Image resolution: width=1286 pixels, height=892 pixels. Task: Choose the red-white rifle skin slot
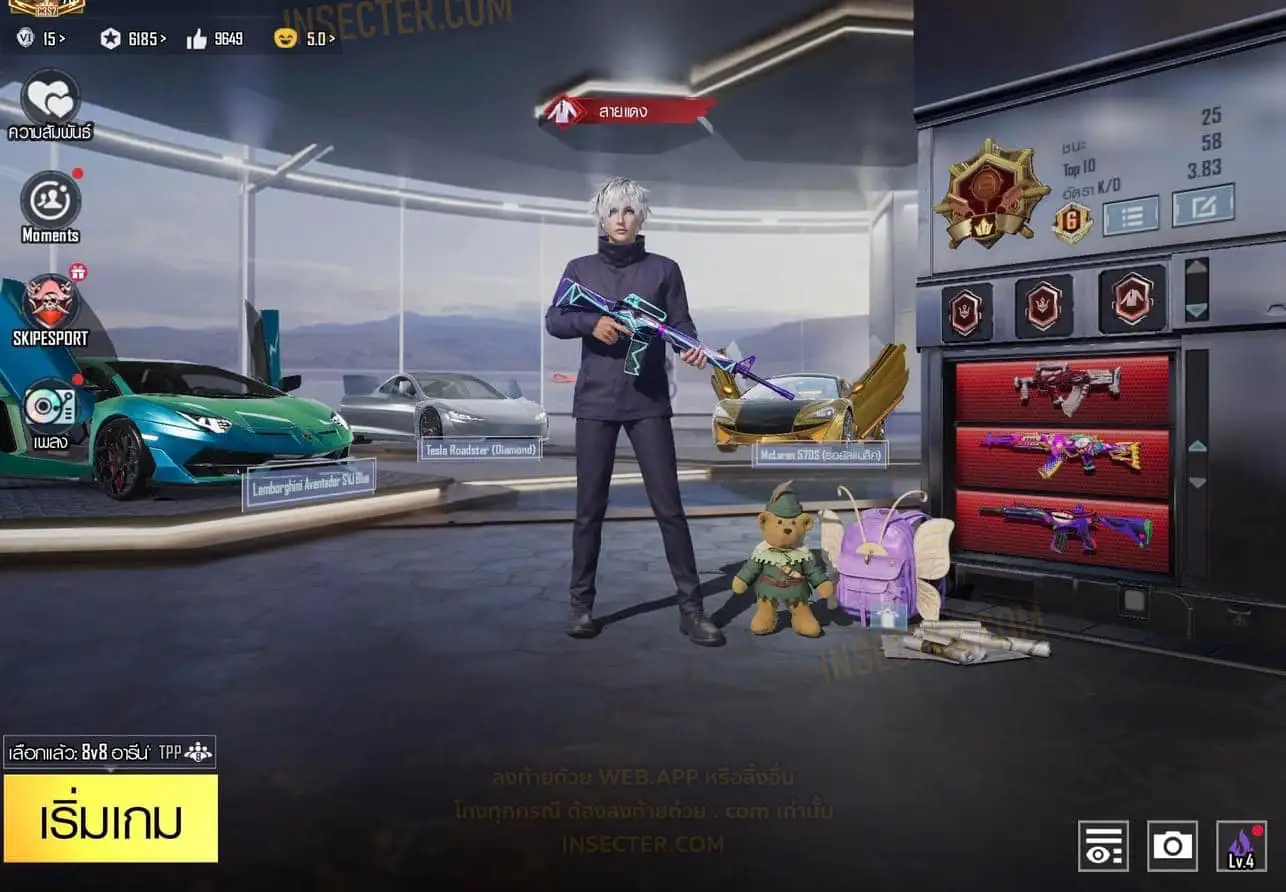tap(1062, 389)
